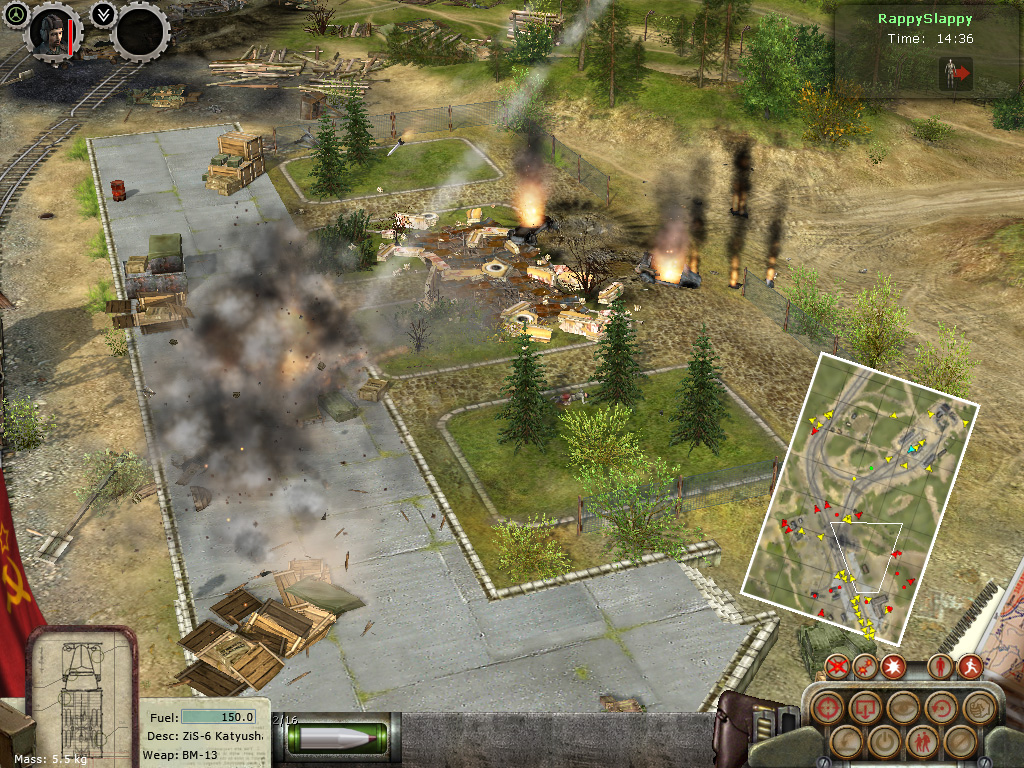Click the eye observe command button
Screen dimensions: 1024x768
[x=902, y=708]
